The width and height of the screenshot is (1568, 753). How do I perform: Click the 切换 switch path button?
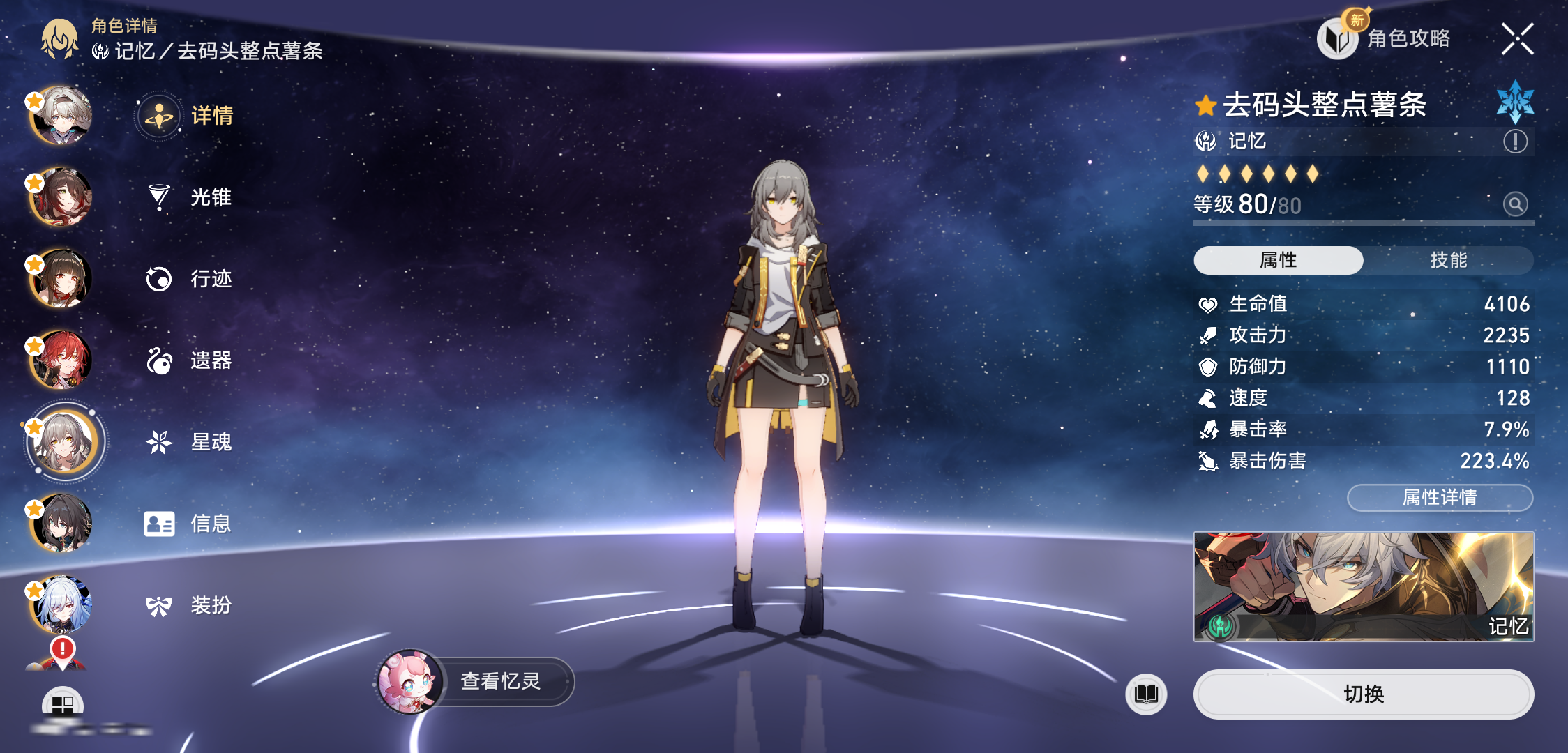coord(1364,694)
